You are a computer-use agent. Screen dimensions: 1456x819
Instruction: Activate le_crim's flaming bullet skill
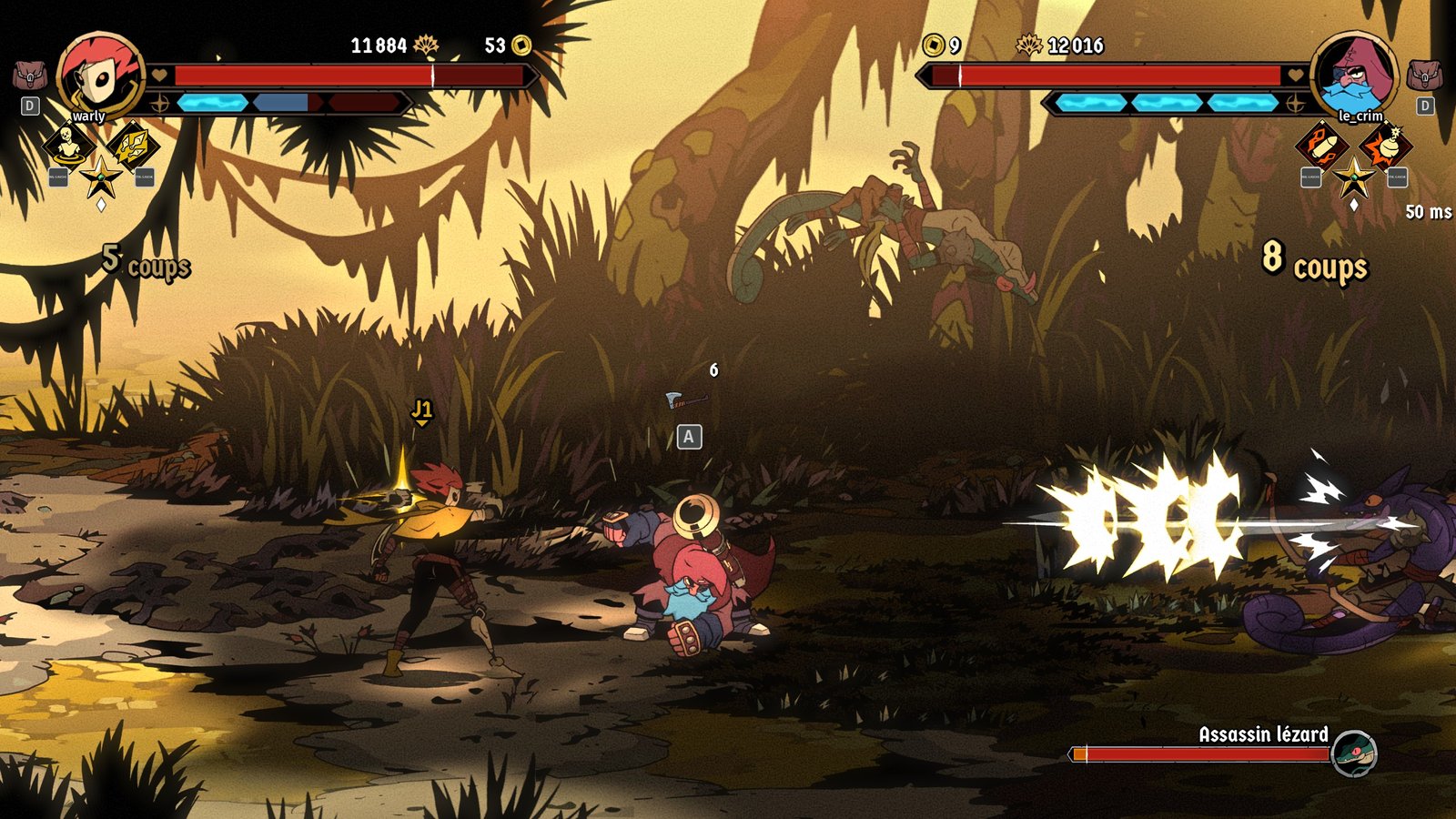[x=1321, y=144]
